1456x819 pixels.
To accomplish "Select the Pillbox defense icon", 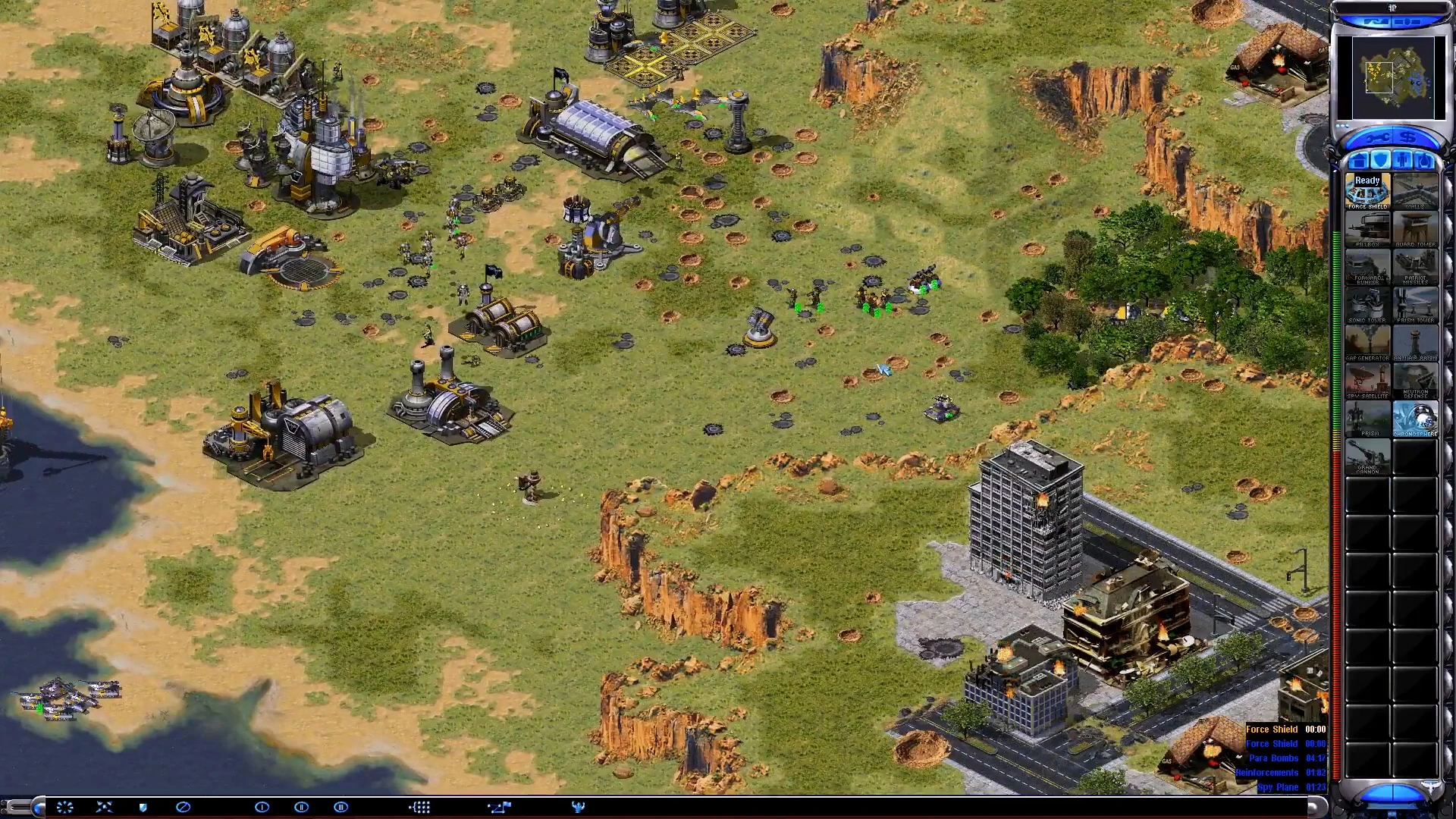I will click(1367, 229).
